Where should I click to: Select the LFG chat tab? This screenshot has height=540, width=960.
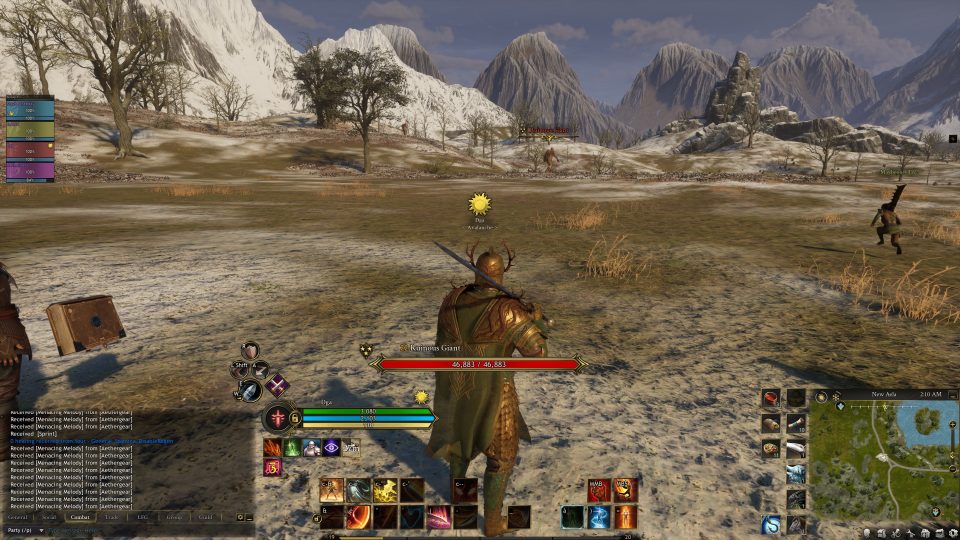click(143, 517)
